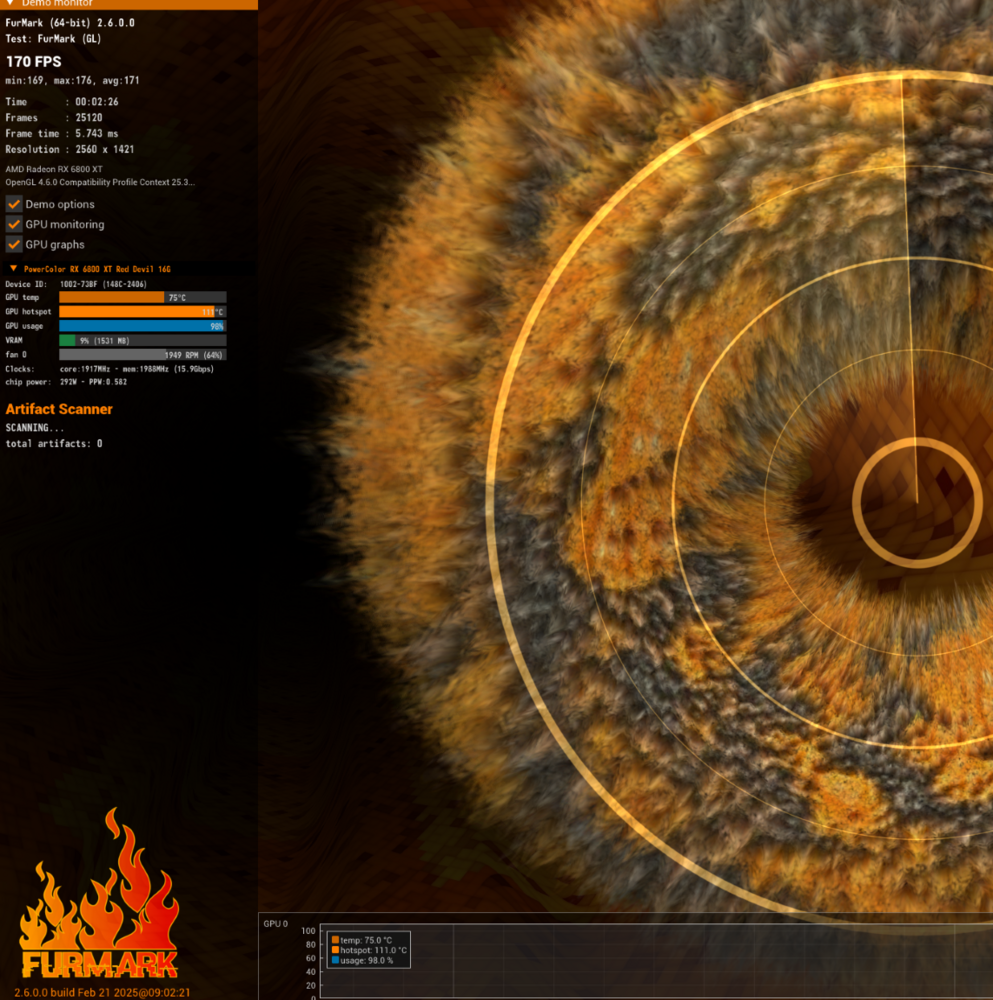993x1000 pixels.
Task: Toggle the GPU monitoring checkbox
Action: pos(14,224)
